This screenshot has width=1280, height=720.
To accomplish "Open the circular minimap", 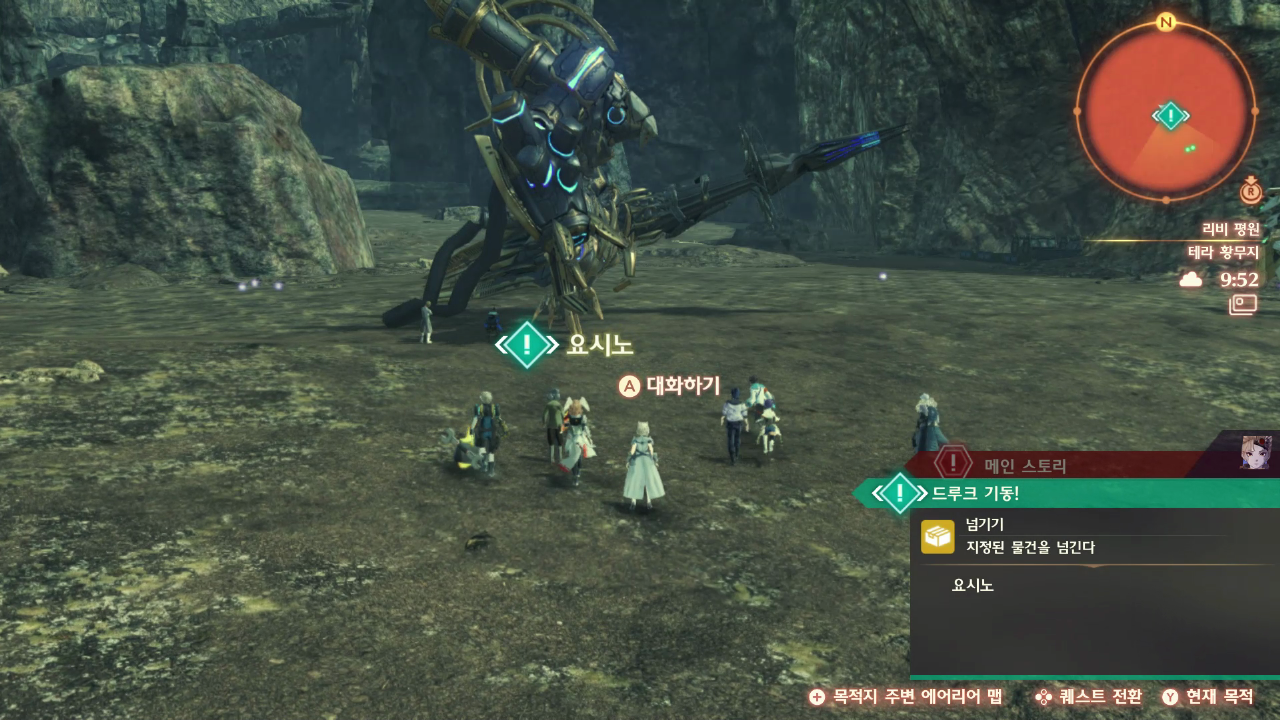I will click(x=1166, y=110).
